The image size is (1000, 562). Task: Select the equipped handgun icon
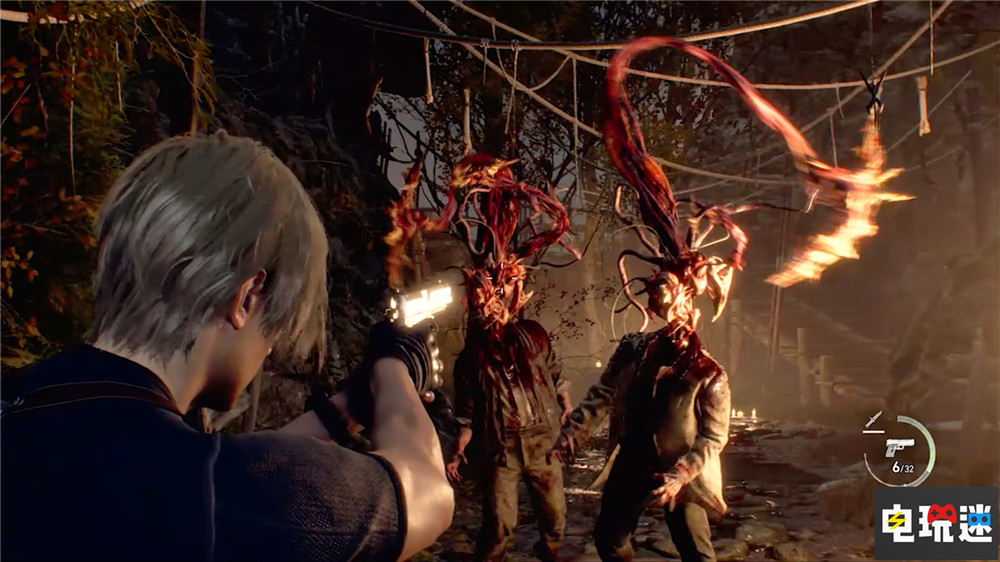[899, 447]
